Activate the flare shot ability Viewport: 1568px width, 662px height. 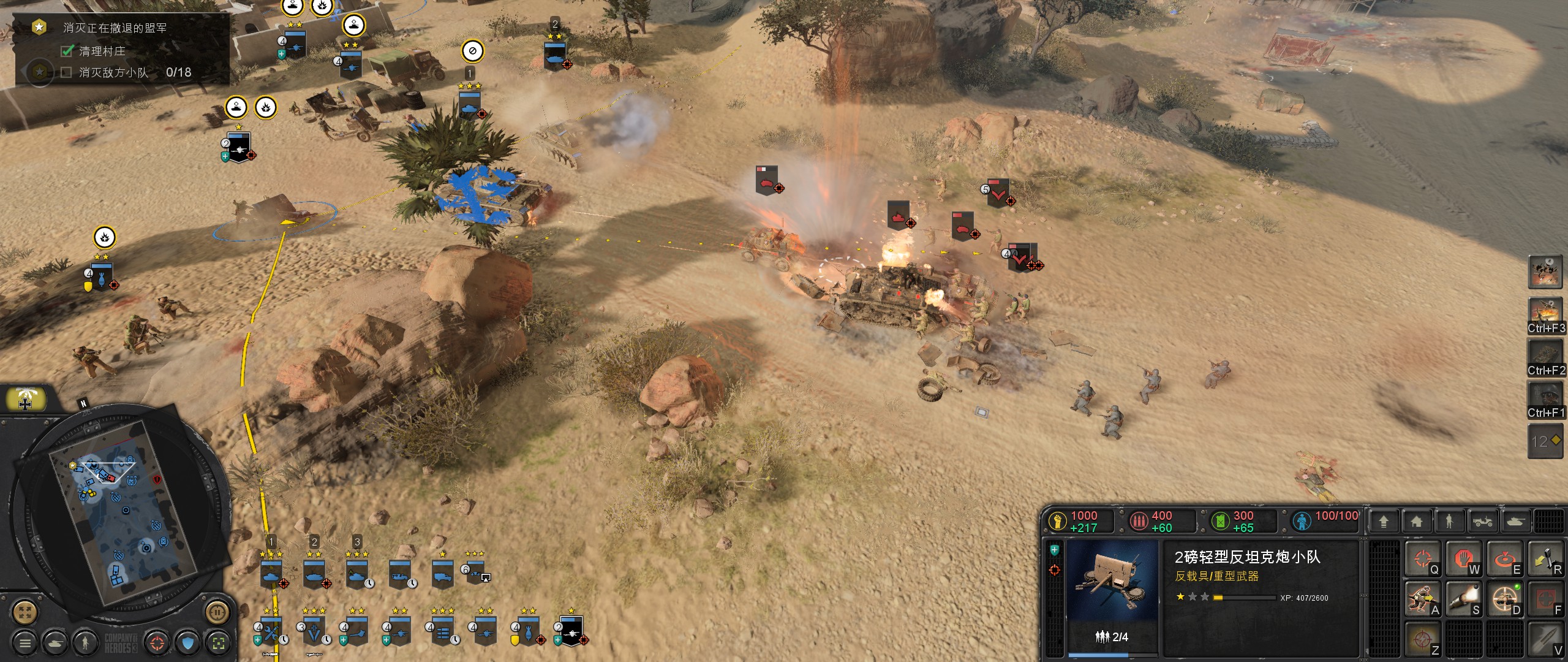pos(1464,599)
